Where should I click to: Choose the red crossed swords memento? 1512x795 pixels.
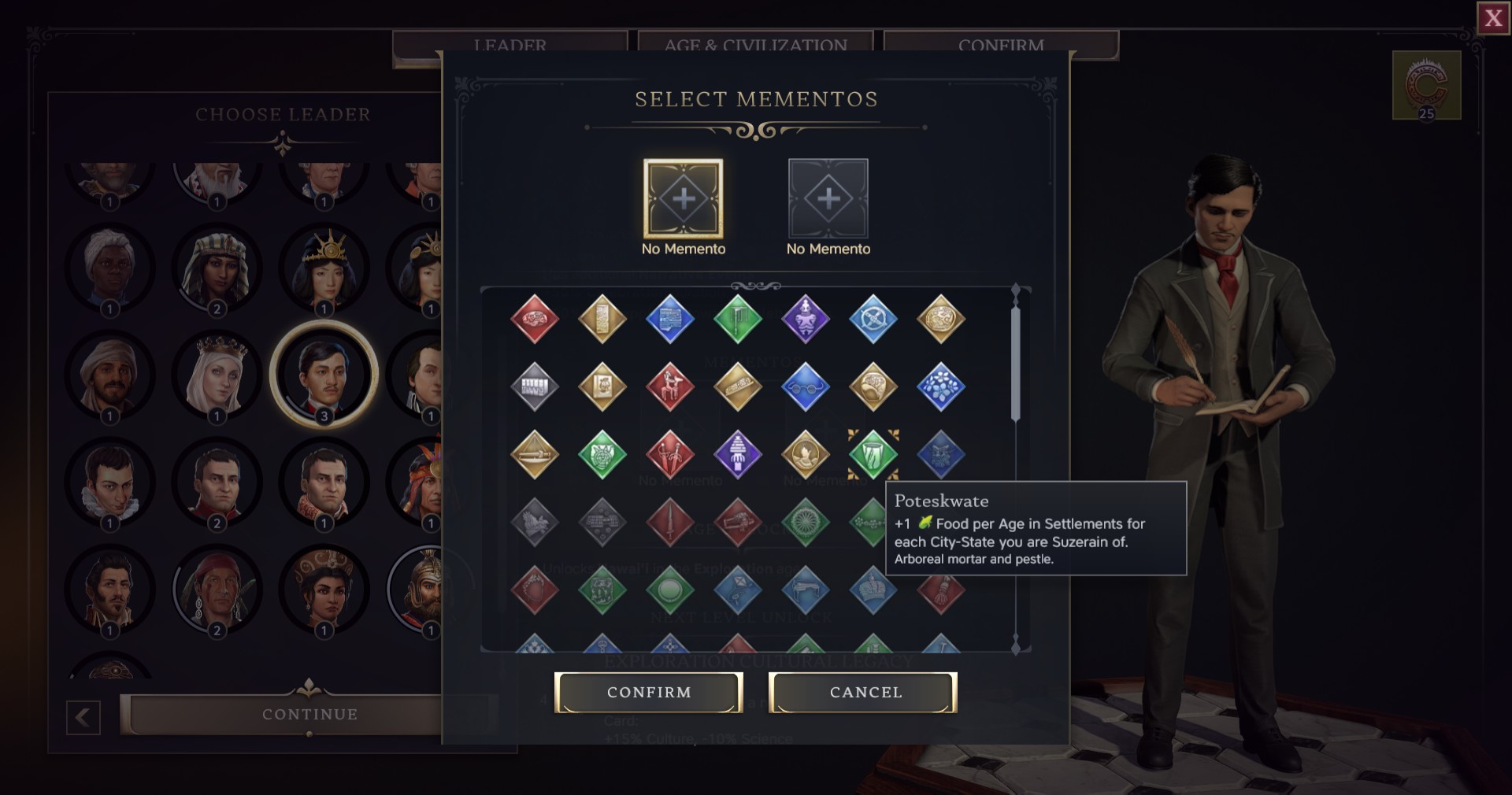[x=669, y=454]
